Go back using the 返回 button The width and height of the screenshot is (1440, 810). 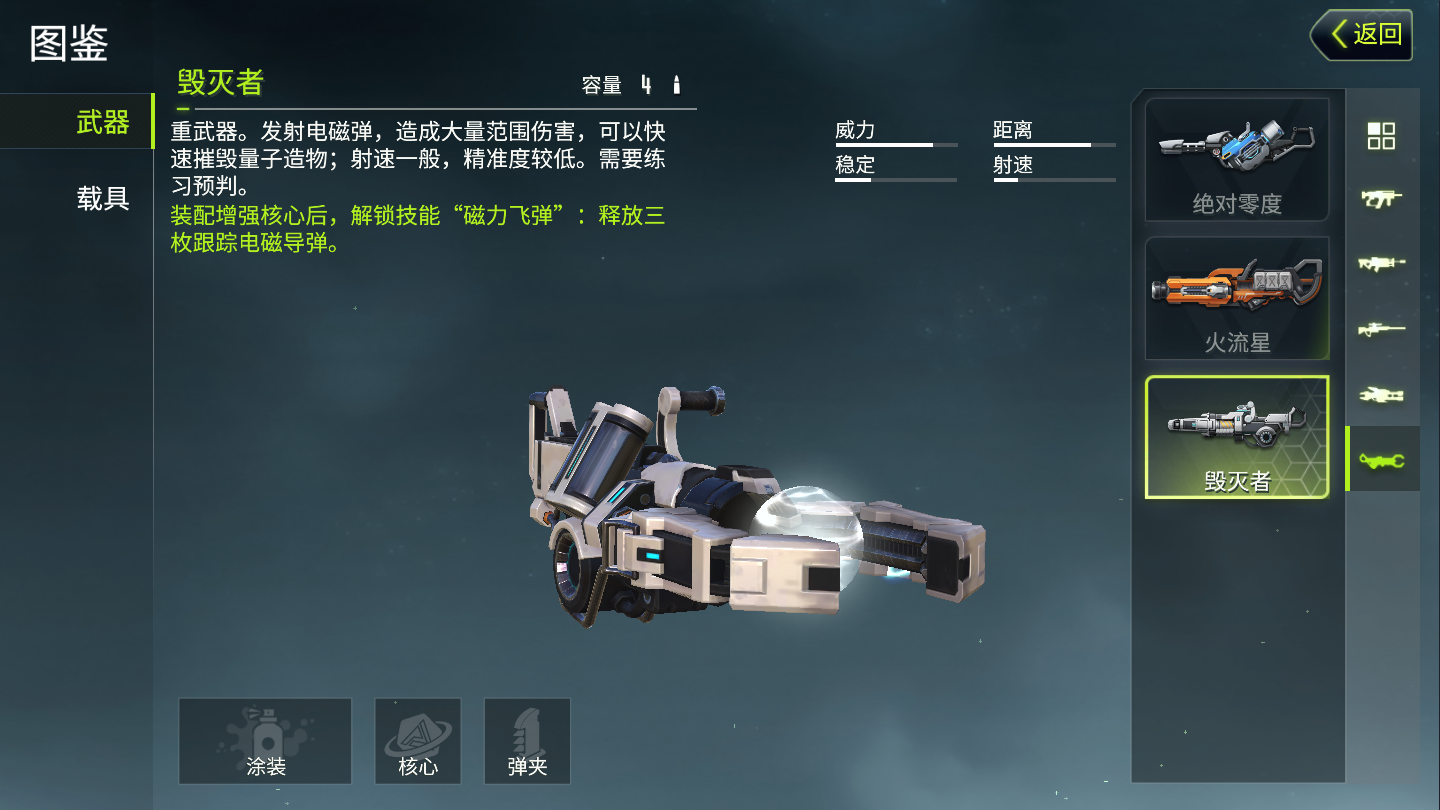[1362, 35]
